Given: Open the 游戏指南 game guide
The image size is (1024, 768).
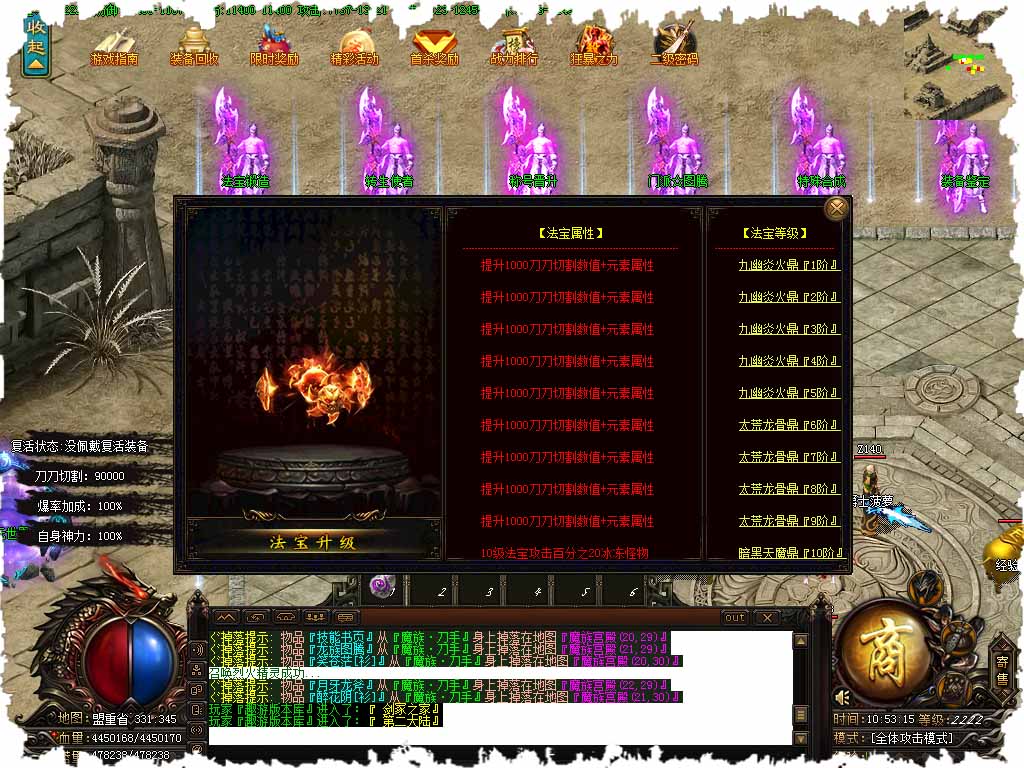Looking at the screenshot, I should tap(114, 45).
